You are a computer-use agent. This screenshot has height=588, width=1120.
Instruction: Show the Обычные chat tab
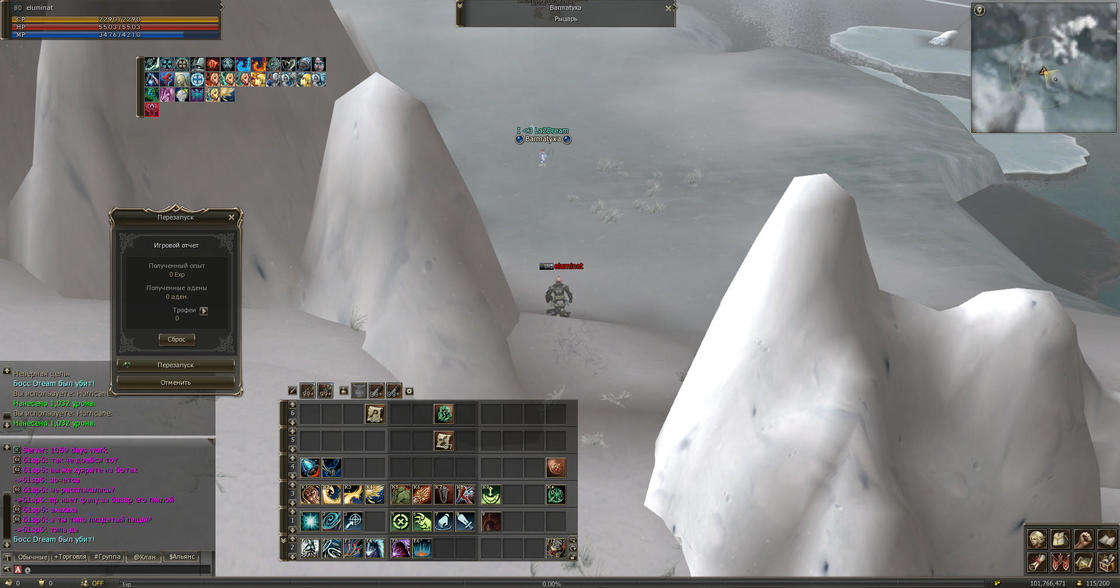pos(32,556)
